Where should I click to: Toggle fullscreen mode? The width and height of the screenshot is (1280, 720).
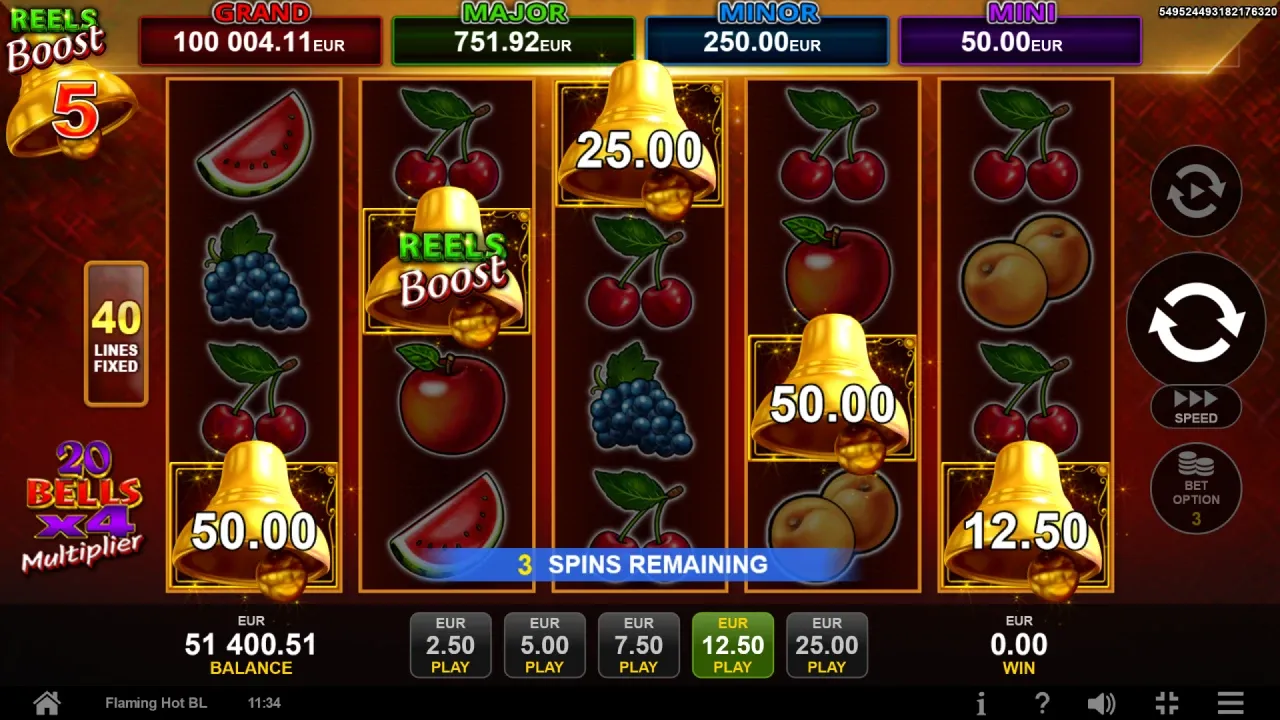[x=1166, y=703]
